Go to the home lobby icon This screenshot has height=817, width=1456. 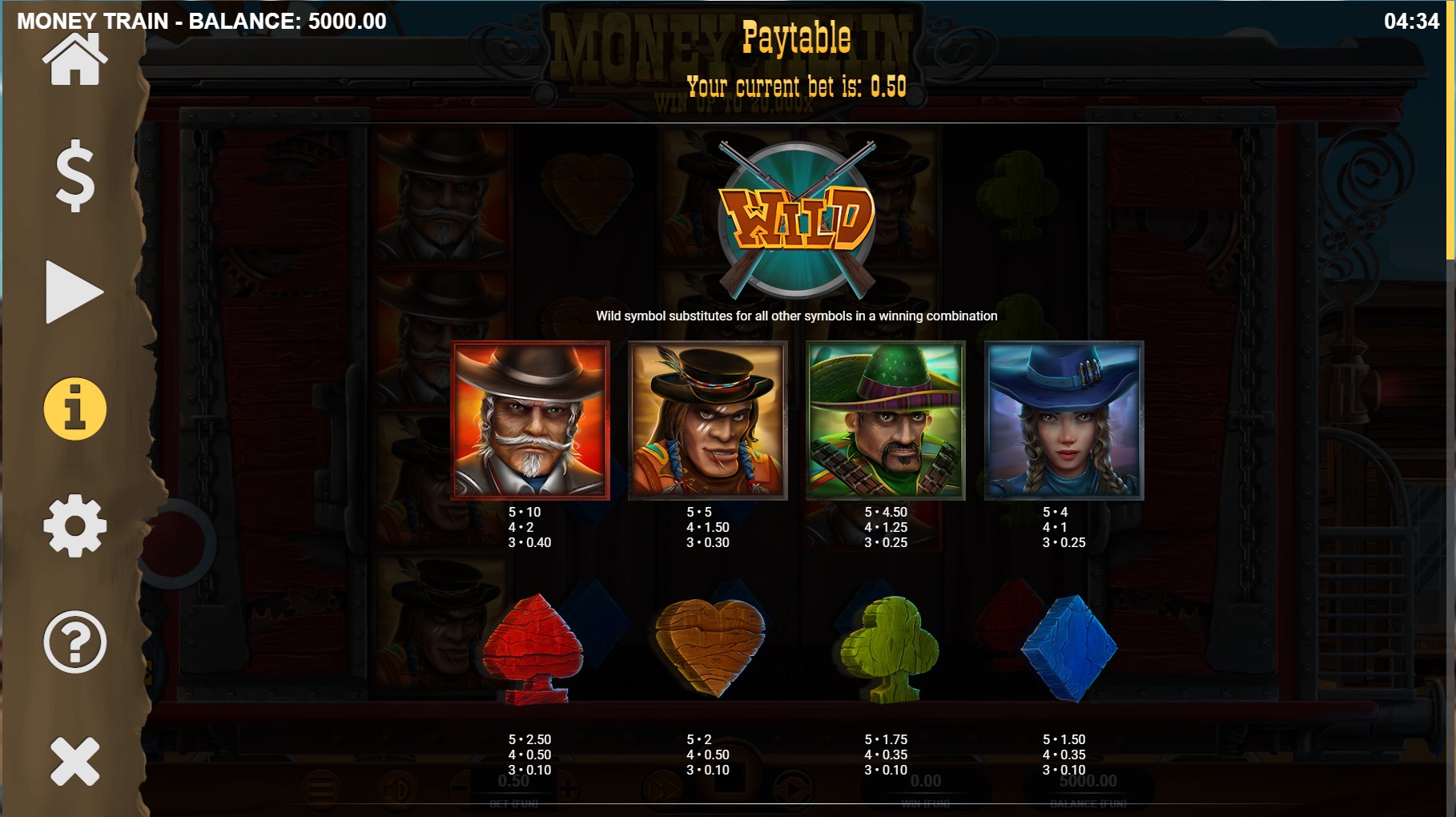pyautogui.click(x=74, y=61)
